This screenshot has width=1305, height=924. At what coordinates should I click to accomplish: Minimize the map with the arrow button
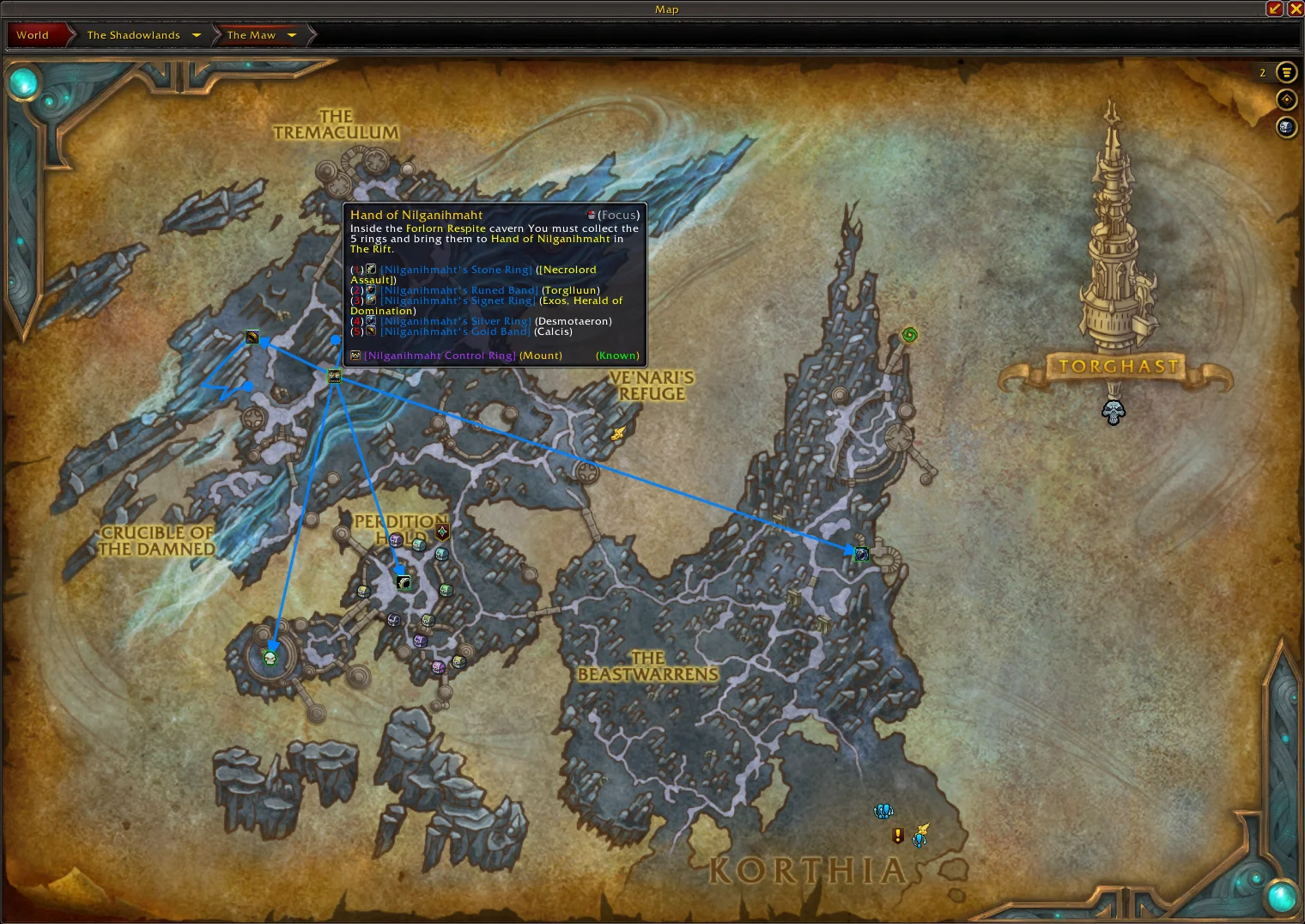click(1275, 9)
